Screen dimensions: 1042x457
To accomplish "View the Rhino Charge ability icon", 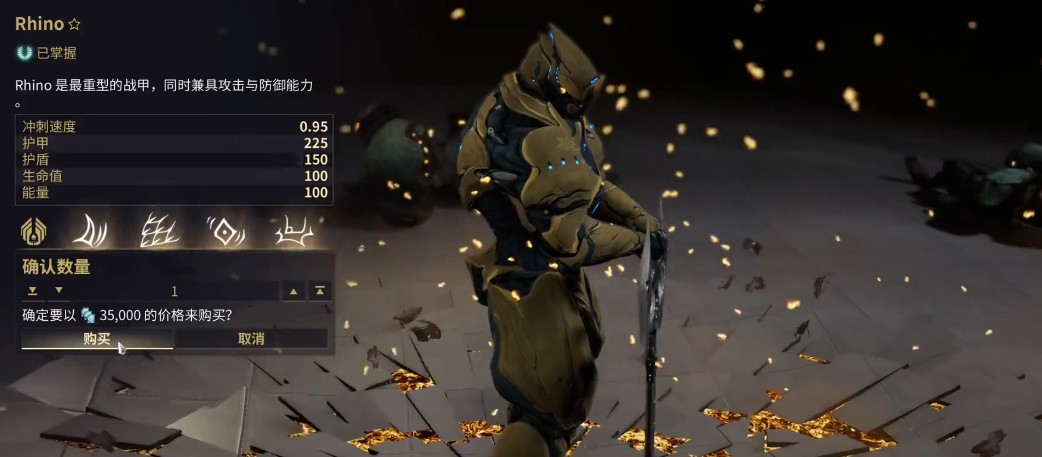I will 91,231.
